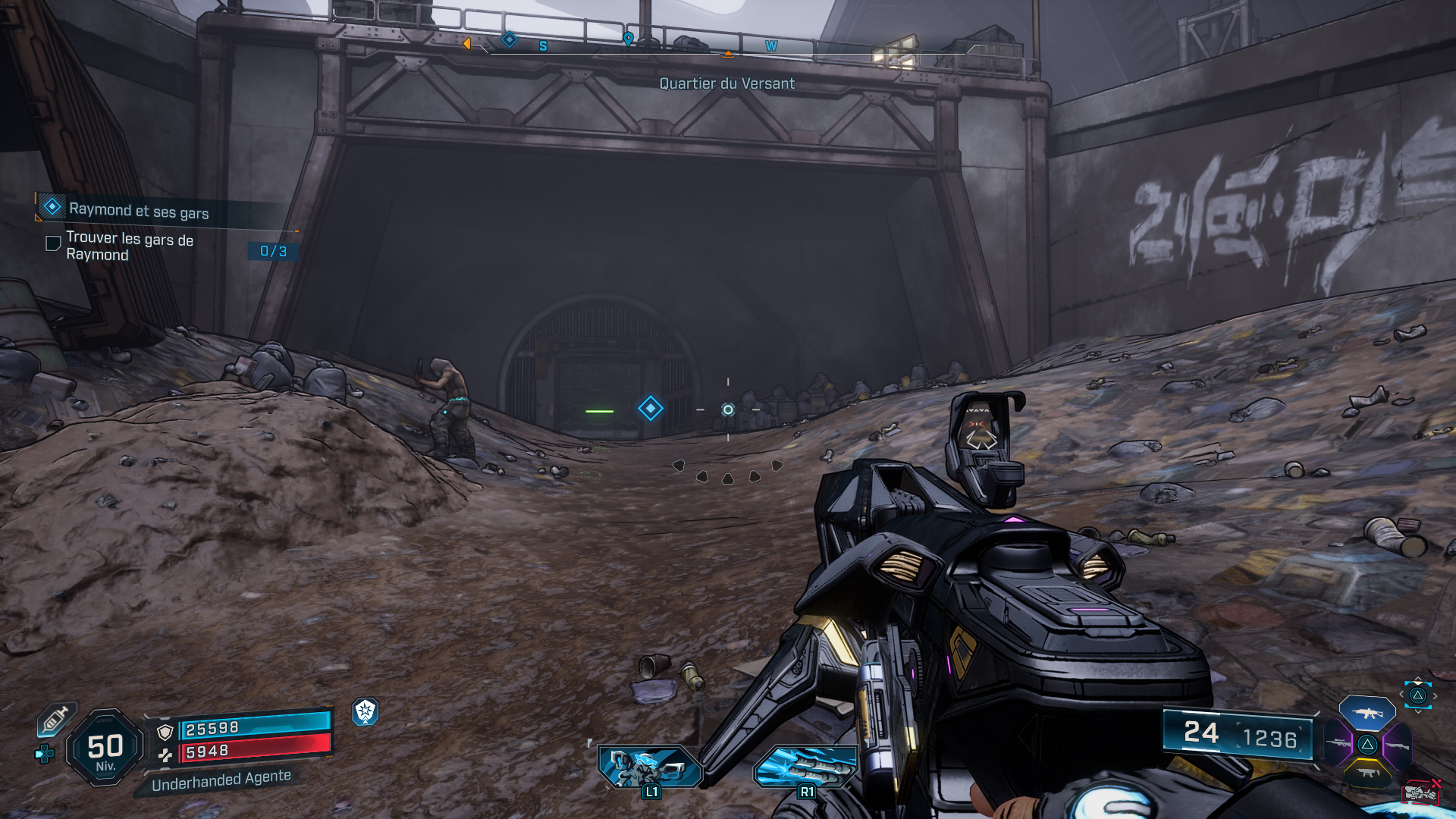1456x819 pixels.
Task: Click the 'W' marker on the compass bar
Action: point(771,45)
